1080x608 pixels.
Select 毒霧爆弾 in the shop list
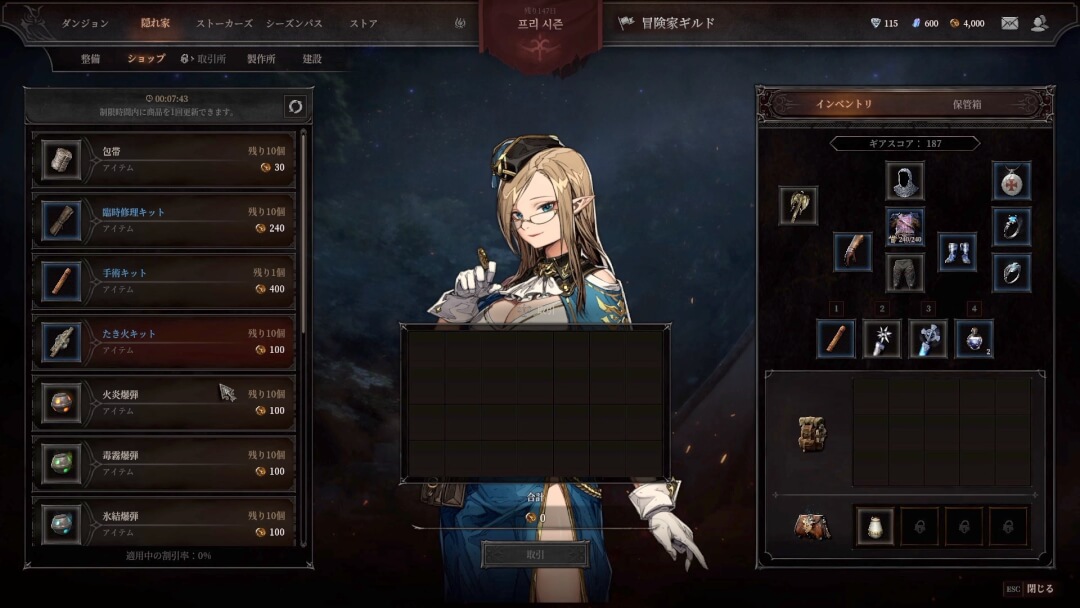click(165, 463)
